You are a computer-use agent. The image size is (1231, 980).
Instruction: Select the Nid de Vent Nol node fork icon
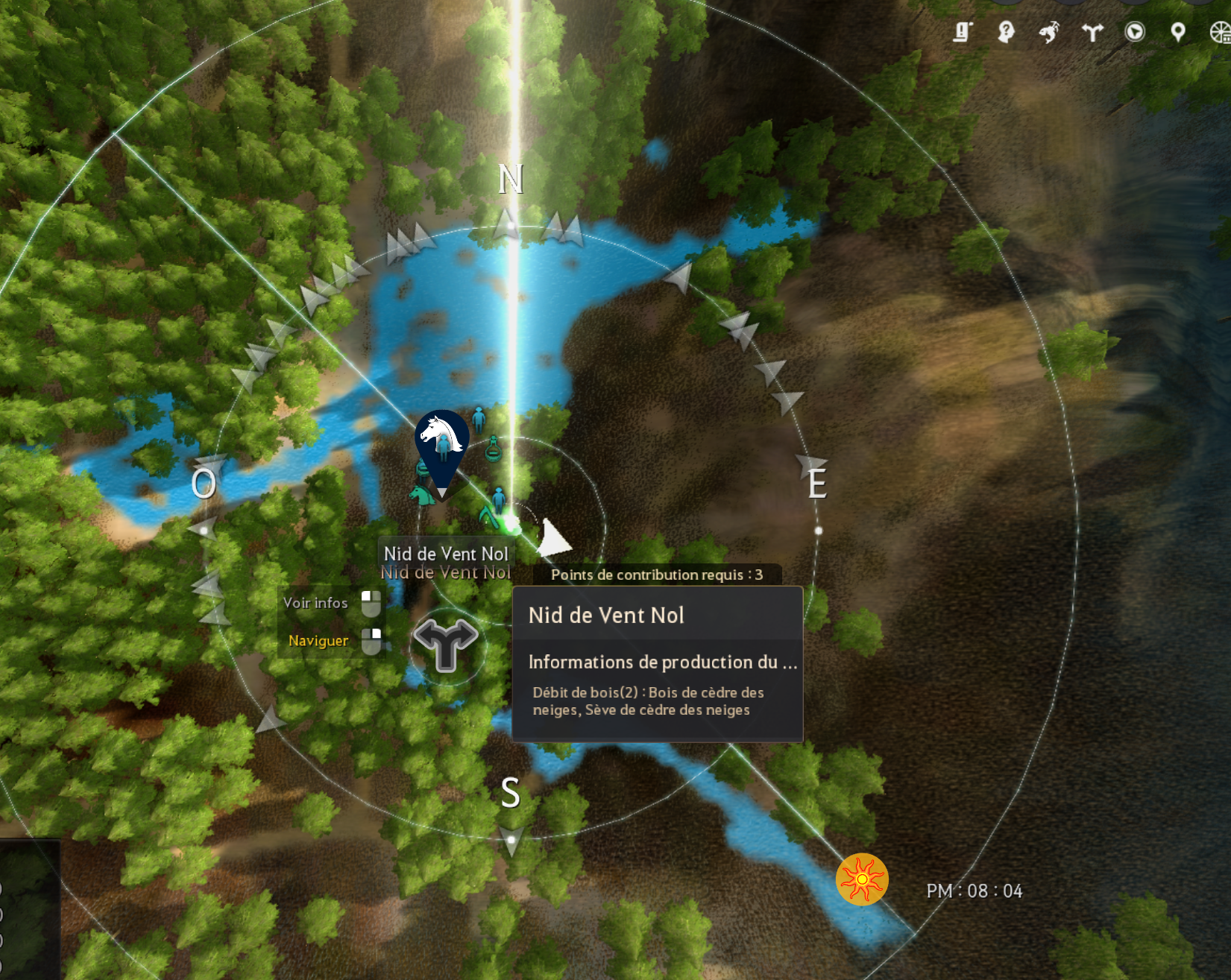click(x=446, y=645)
